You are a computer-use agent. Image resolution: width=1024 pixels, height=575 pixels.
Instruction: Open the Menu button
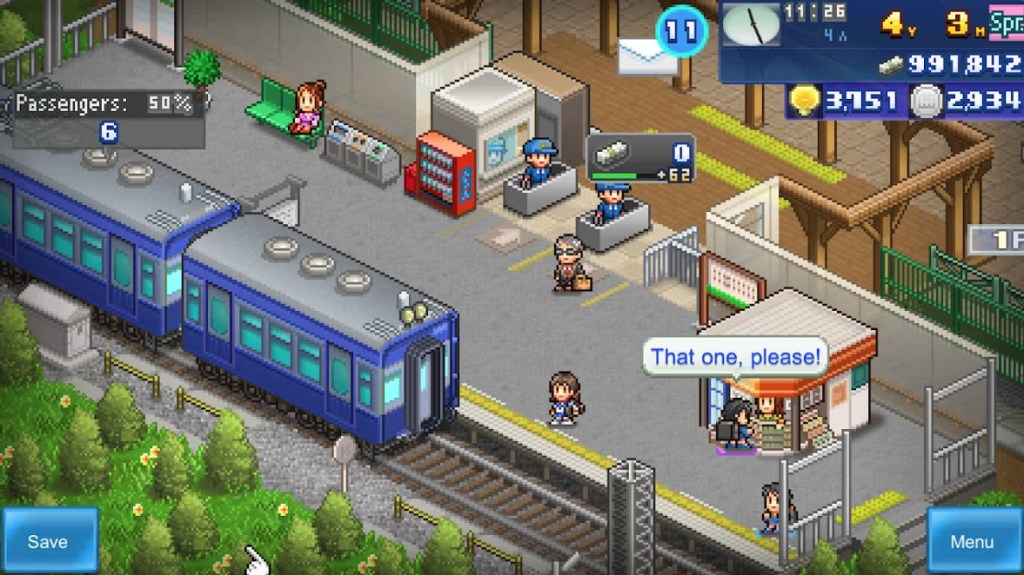[971, 541]
